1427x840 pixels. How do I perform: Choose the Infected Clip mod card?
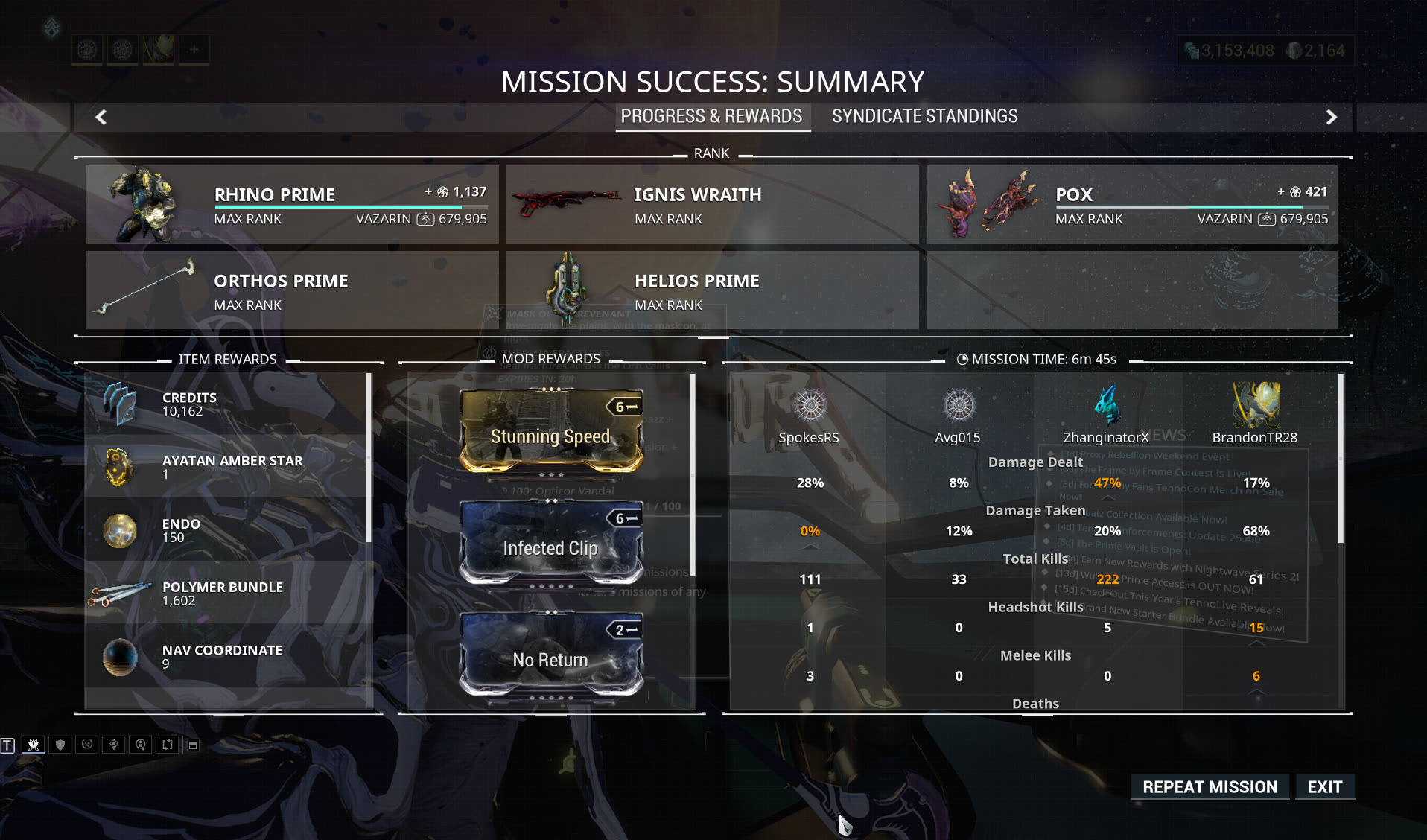click(550, 544)
